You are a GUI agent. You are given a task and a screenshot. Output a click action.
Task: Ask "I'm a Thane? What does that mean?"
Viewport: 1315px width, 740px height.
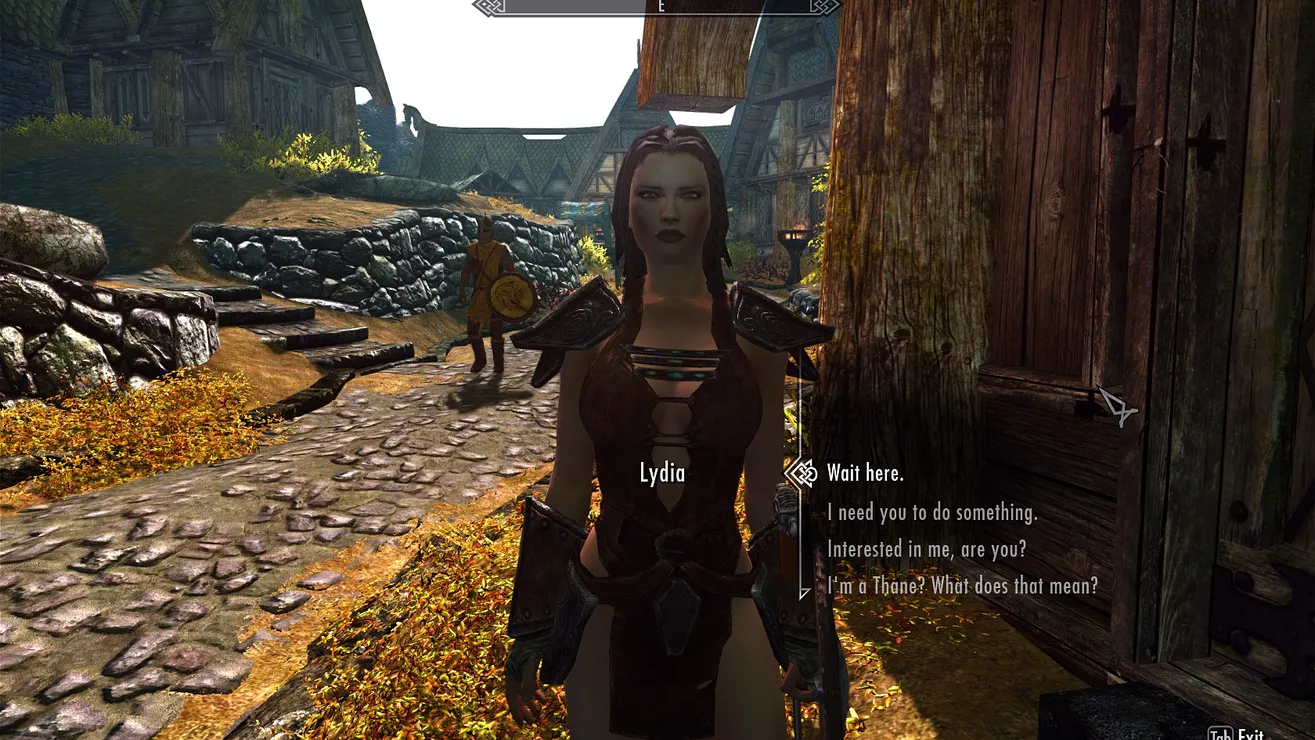(x=962, y=586)
